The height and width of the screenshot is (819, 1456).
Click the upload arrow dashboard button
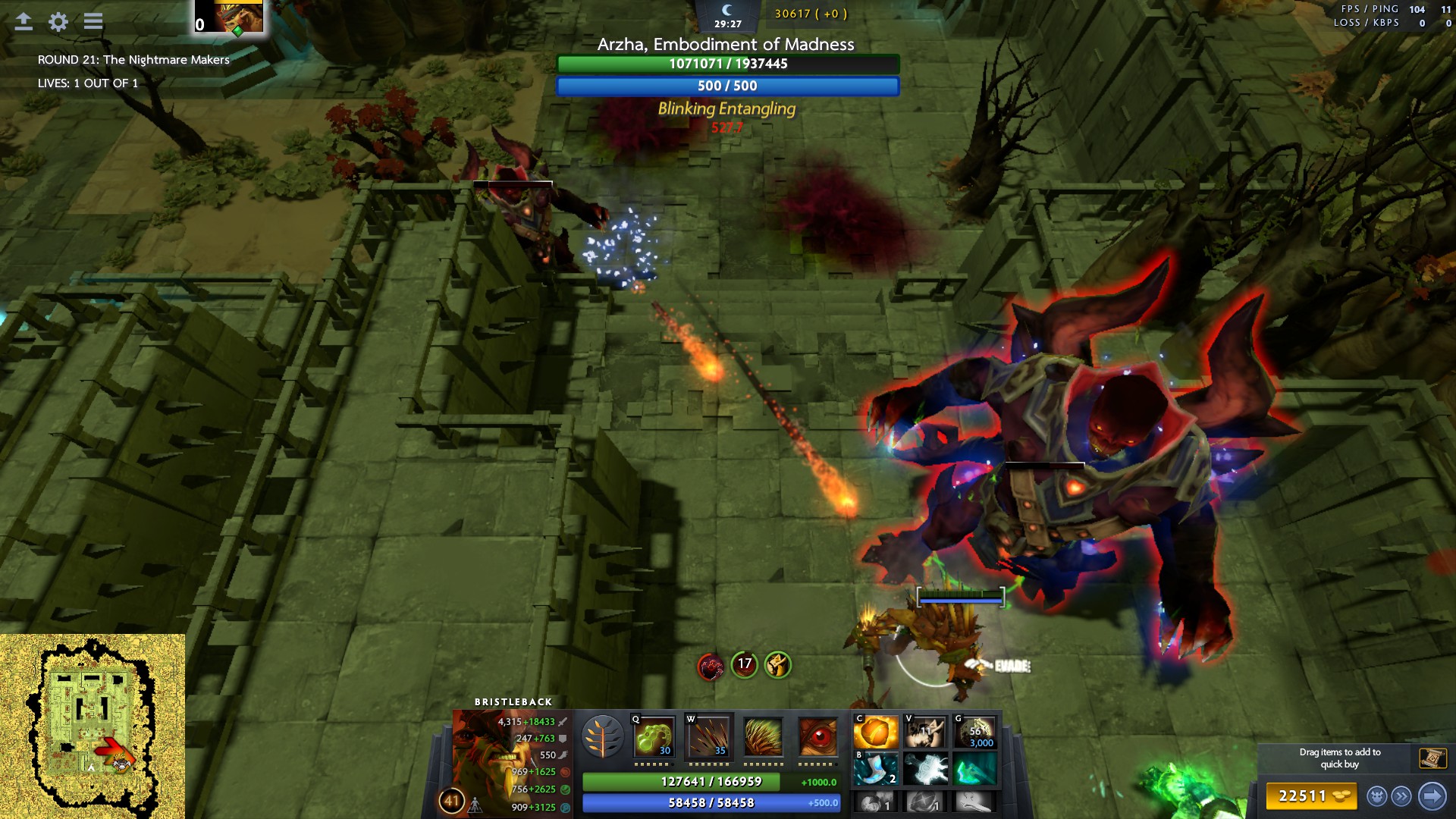[x=24, y=21]
